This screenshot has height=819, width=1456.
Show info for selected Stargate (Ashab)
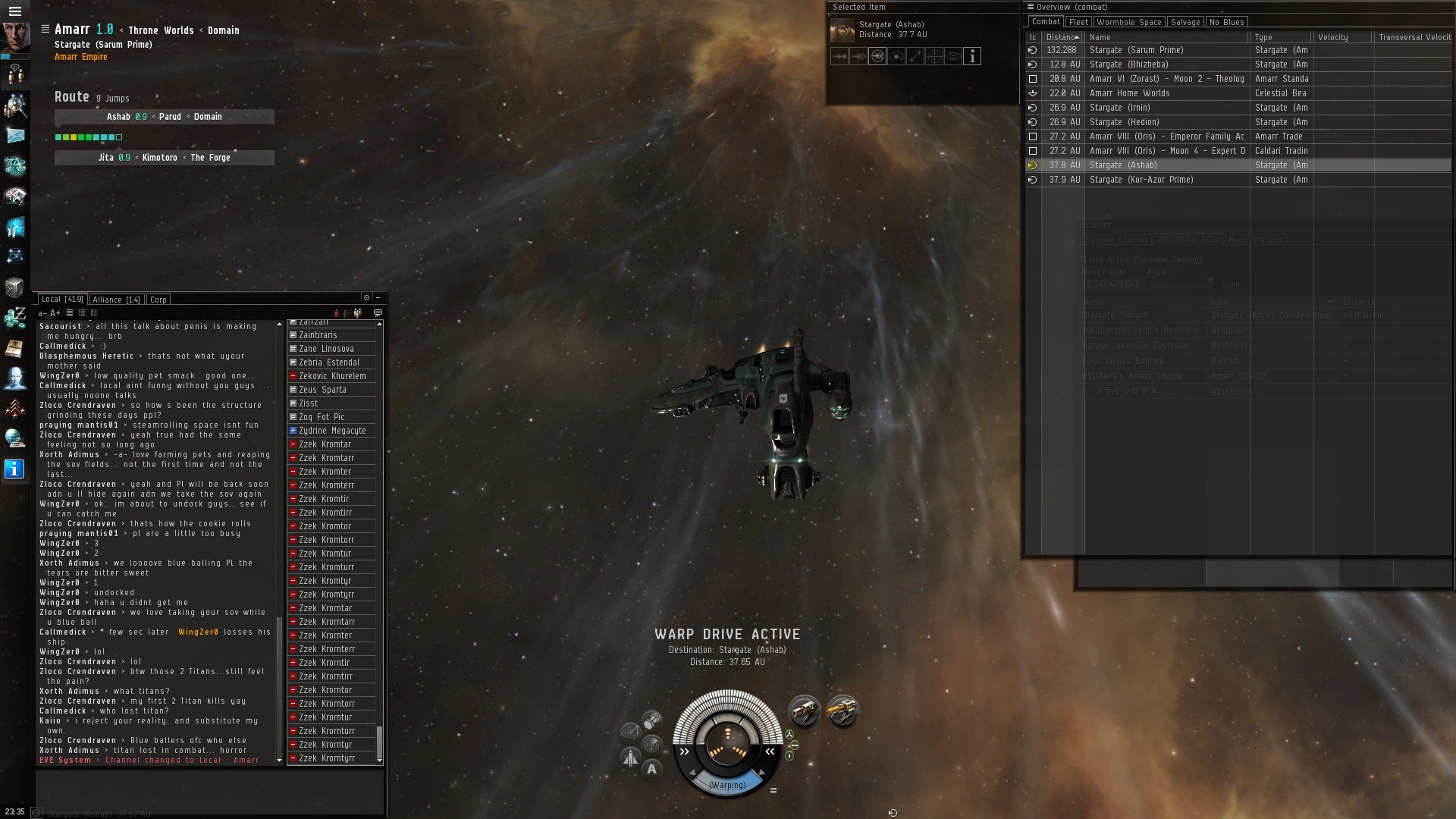[972, 56]
